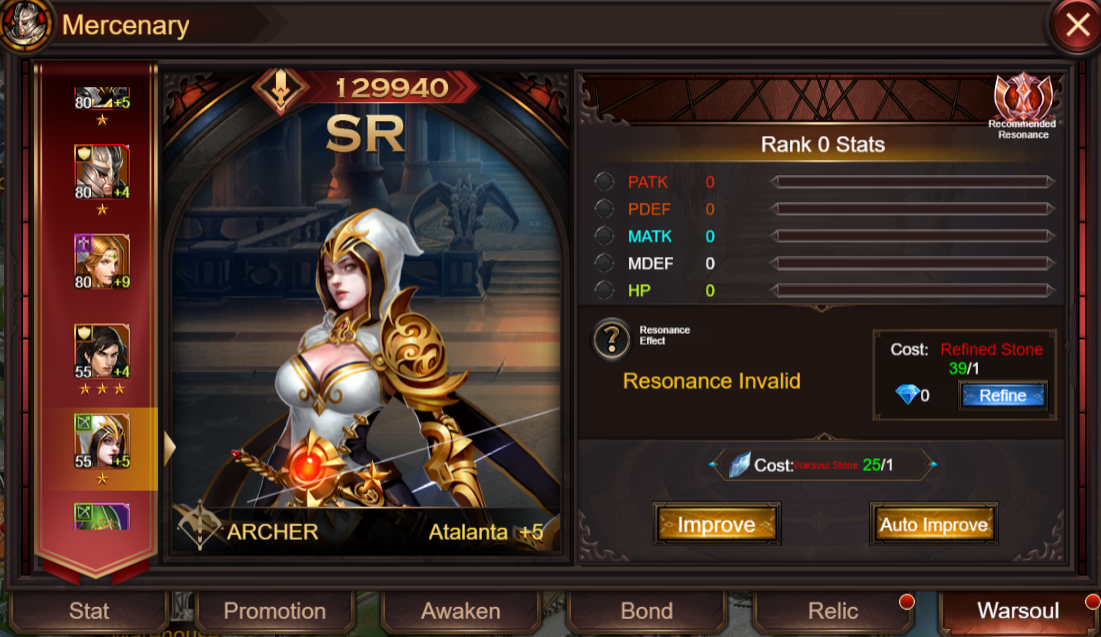Switch to the Stat tab
Viewport: 1101px width, 637px height.
tap(89, 611)
